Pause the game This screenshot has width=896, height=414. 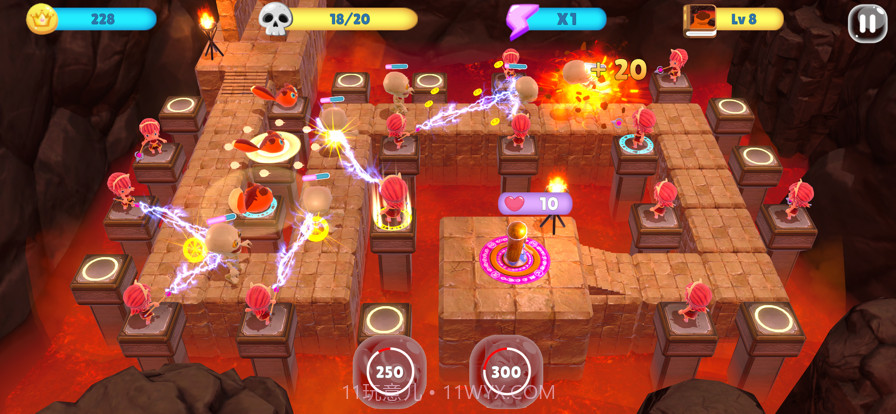coord(867,22)
